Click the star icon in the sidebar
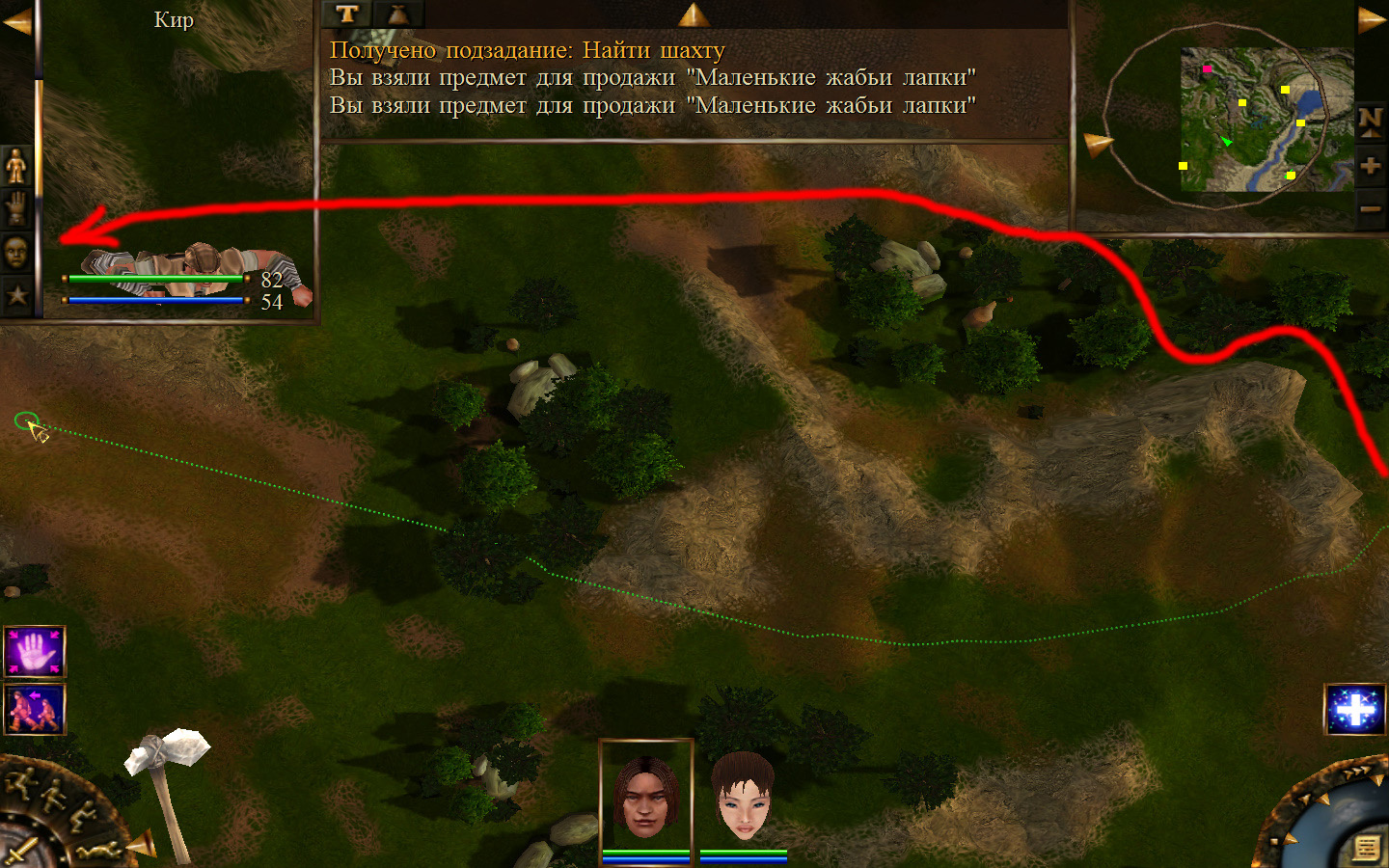The width and height of the screenshot is (1389, 868). pyautogui.click(x=16, y=294)
